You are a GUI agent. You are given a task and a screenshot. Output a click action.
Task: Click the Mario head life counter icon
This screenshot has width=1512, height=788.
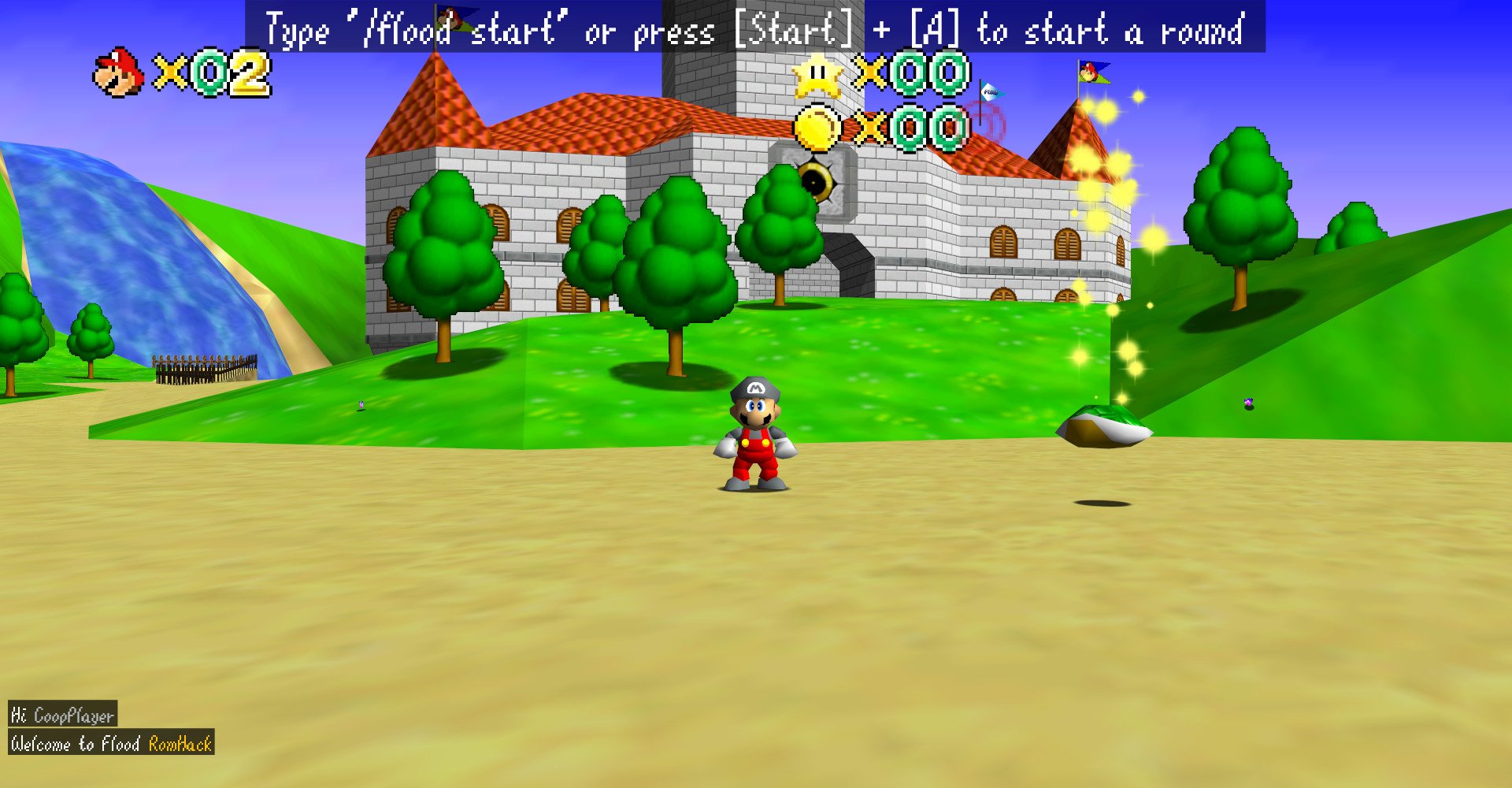117,72
